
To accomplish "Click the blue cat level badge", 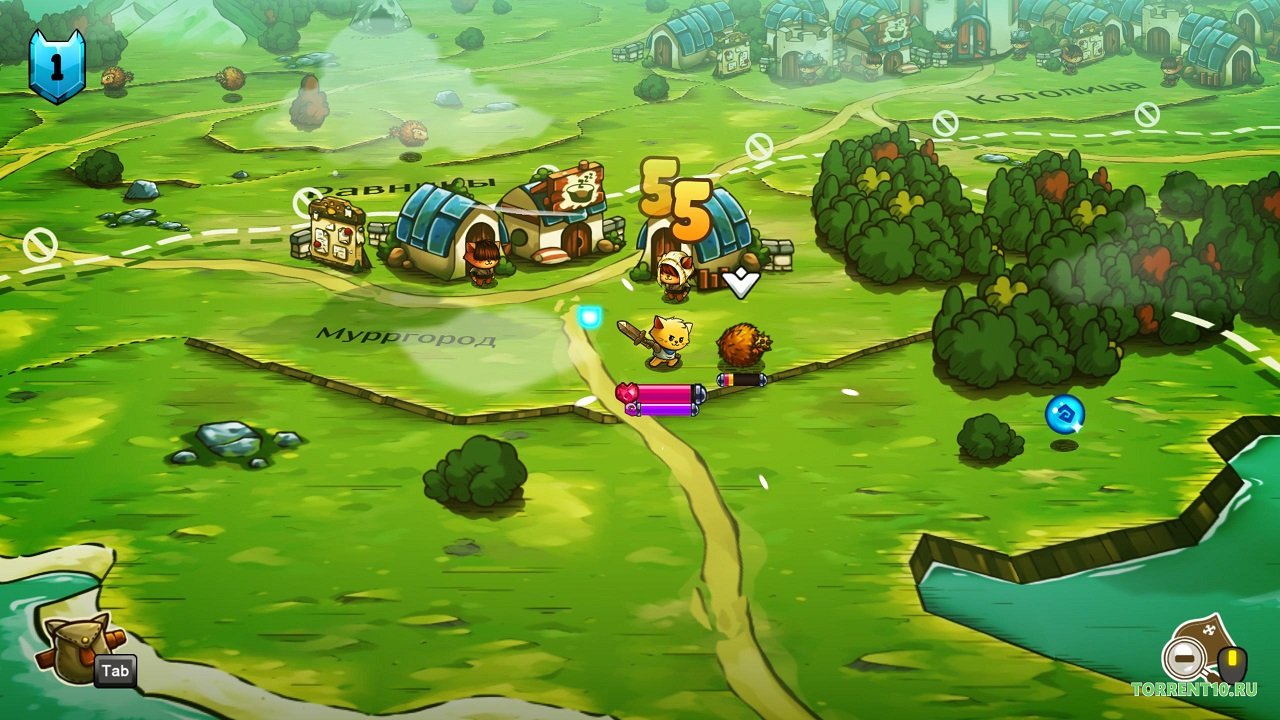I will [56, 66].
